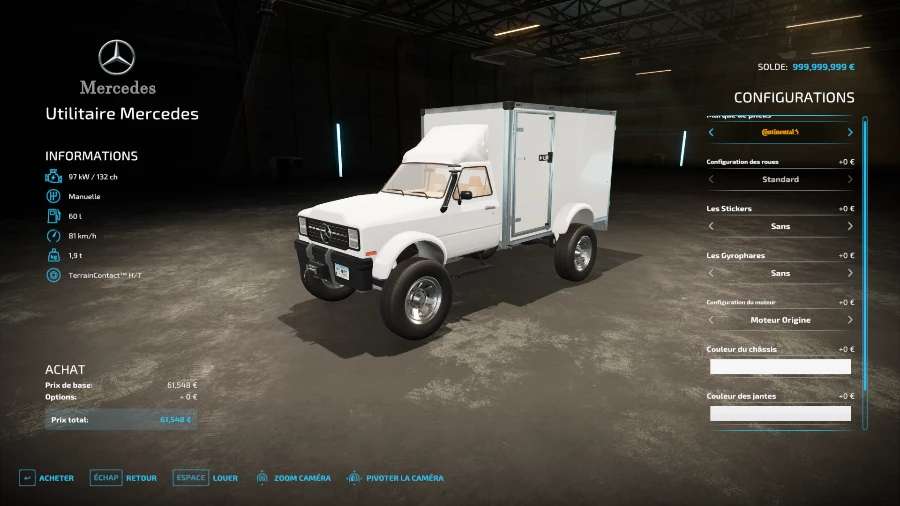This screenshot has width=900, height=506.
Task: Choose LOUER to rent the vehicle
Action: [206, 478]
